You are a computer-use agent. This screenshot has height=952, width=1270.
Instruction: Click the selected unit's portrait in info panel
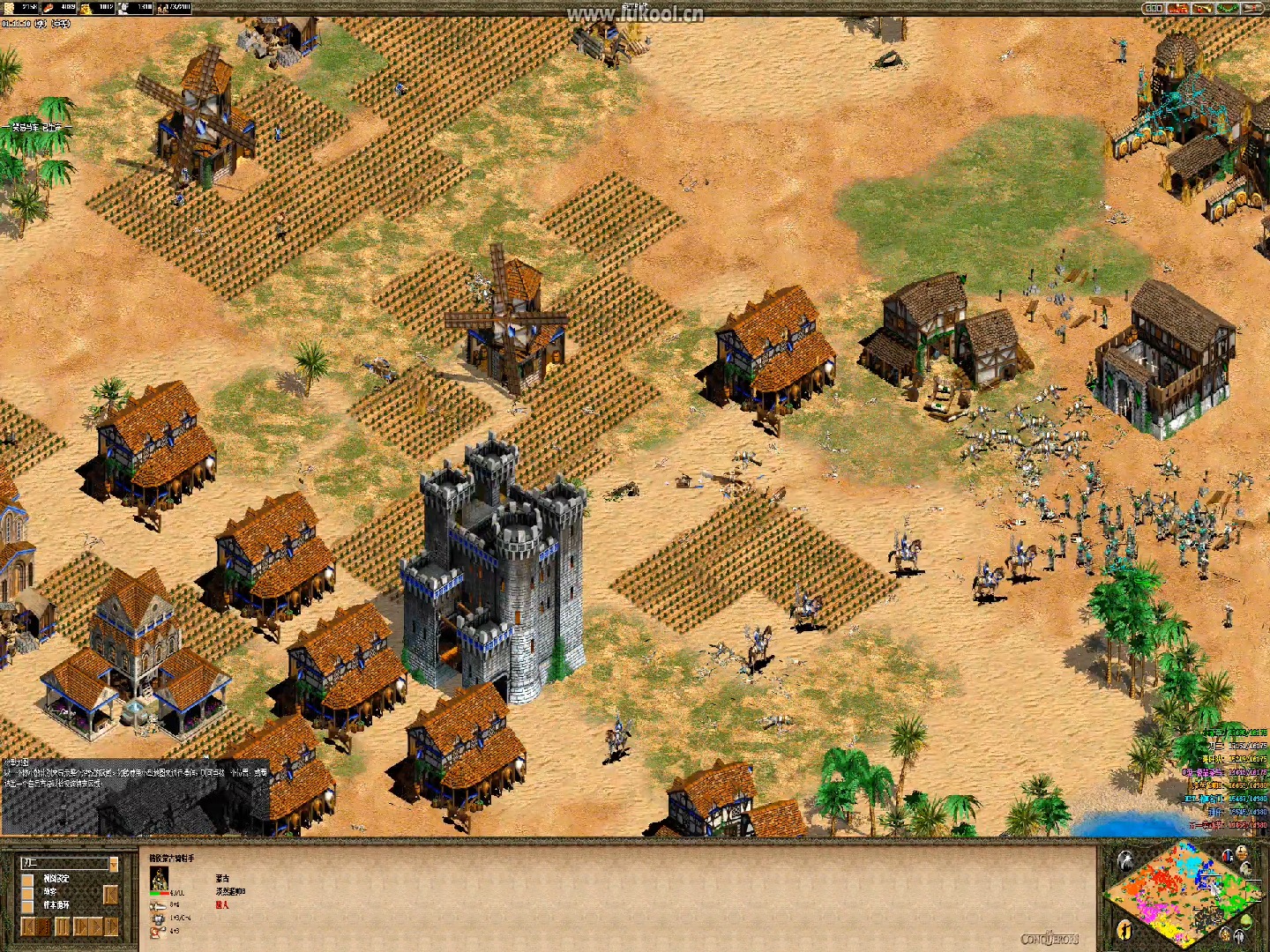coord(160,878)
